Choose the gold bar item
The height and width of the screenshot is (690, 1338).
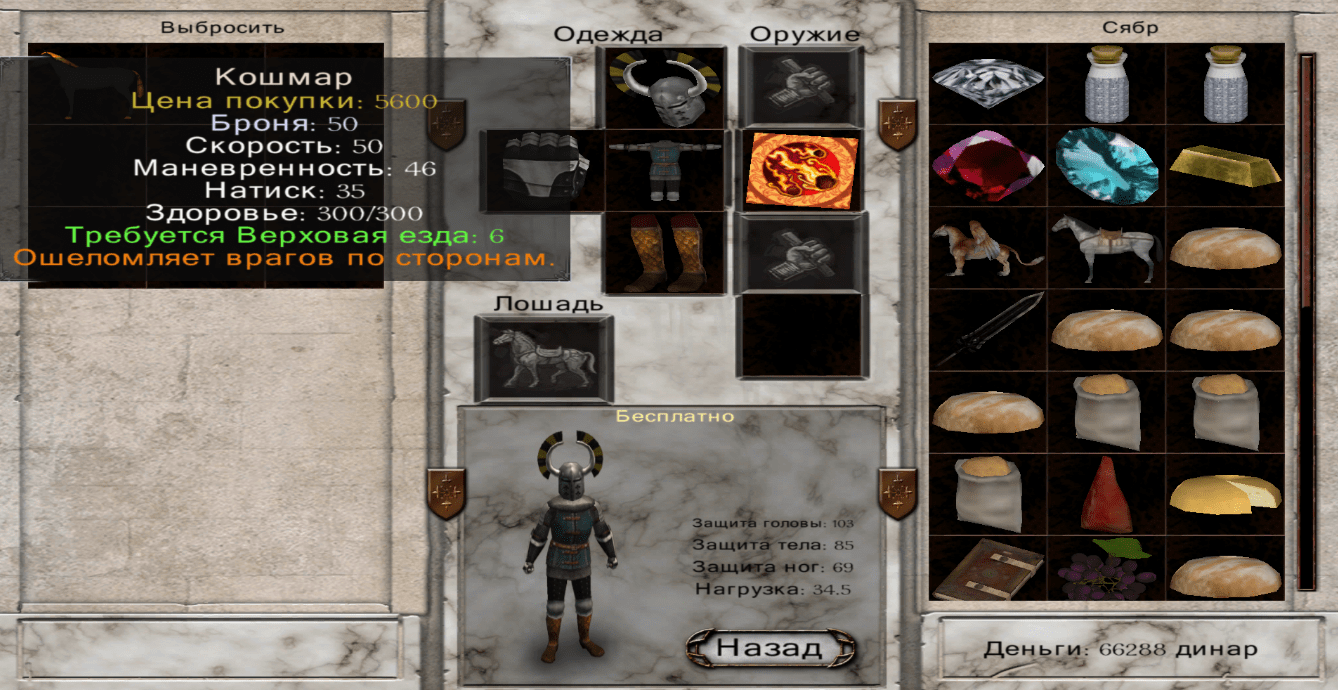1224,166
